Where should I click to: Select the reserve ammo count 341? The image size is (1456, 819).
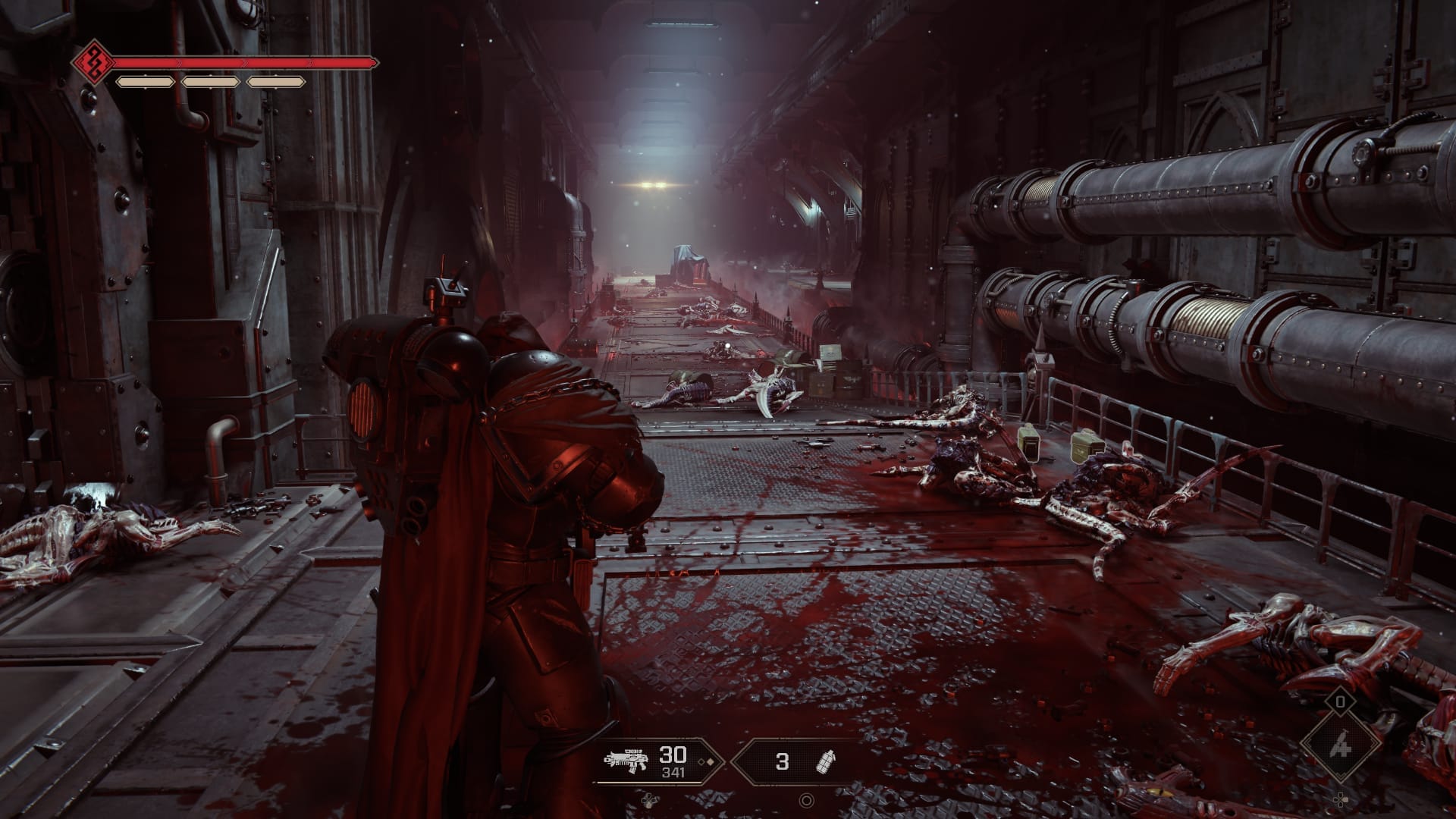coord(673,773)
